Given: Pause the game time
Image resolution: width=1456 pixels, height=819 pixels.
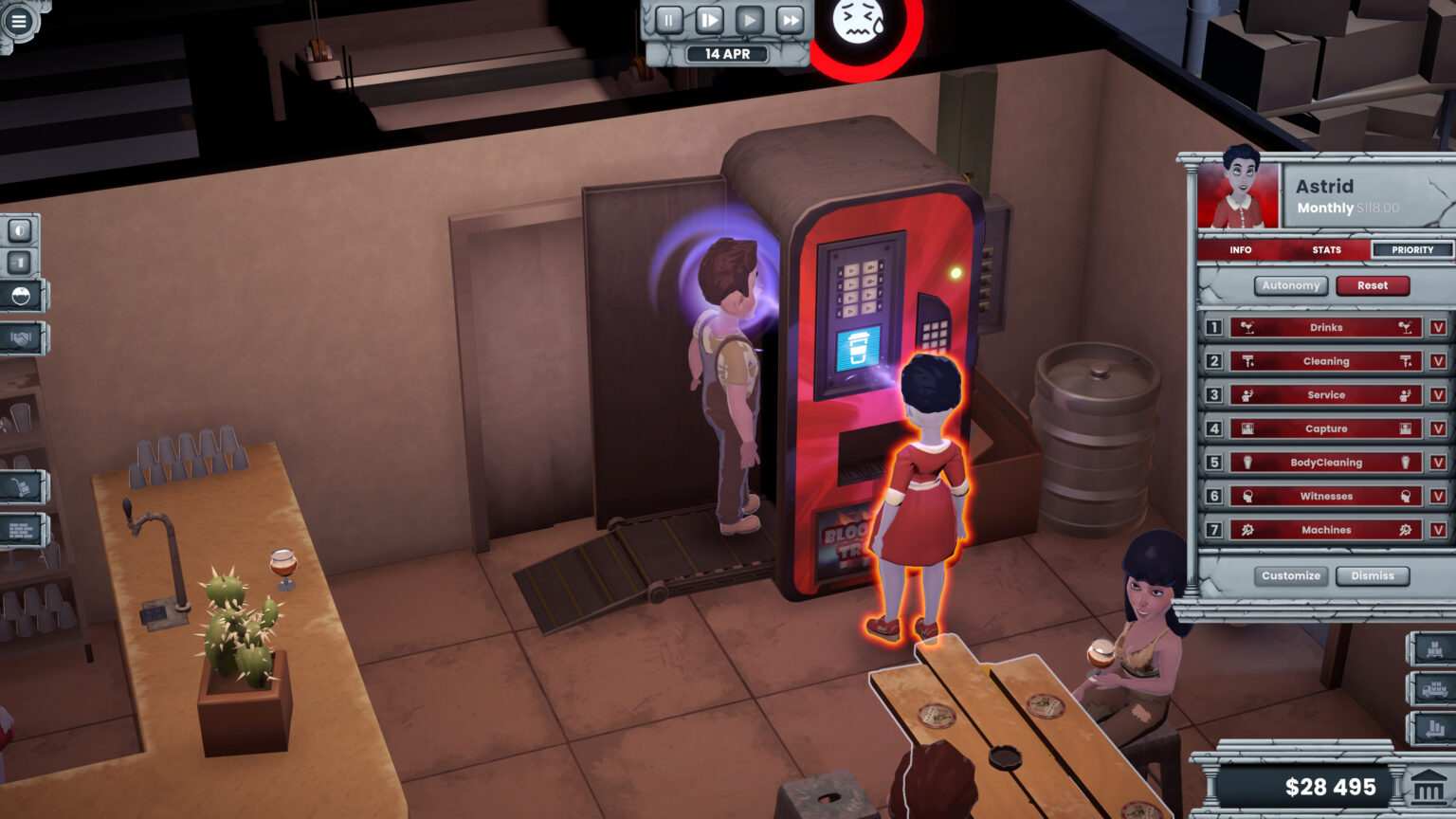Looking at the screenshot, I should point(669,20).
